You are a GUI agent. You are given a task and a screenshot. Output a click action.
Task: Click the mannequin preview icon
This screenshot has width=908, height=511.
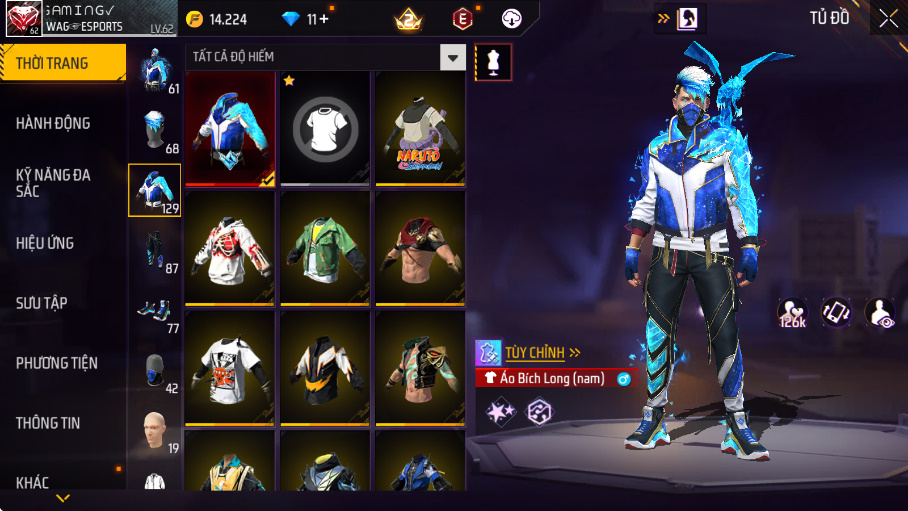point(493,62)
